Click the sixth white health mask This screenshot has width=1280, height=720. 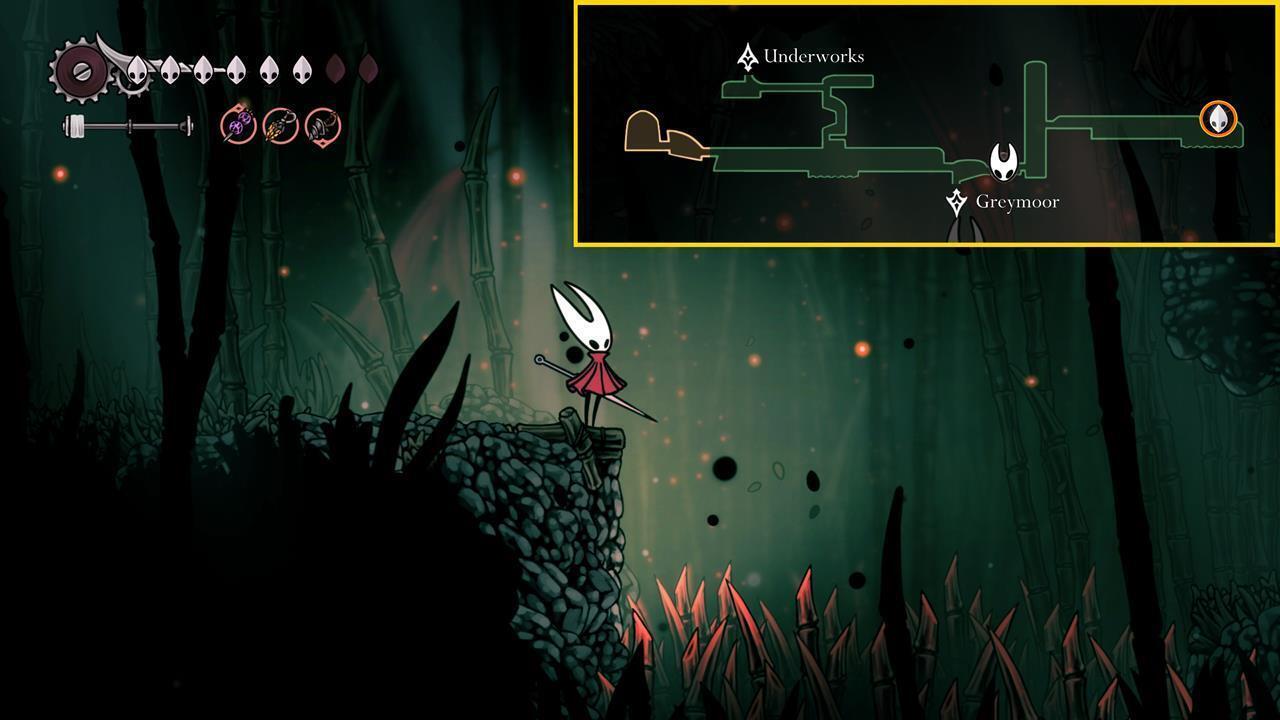304,68
